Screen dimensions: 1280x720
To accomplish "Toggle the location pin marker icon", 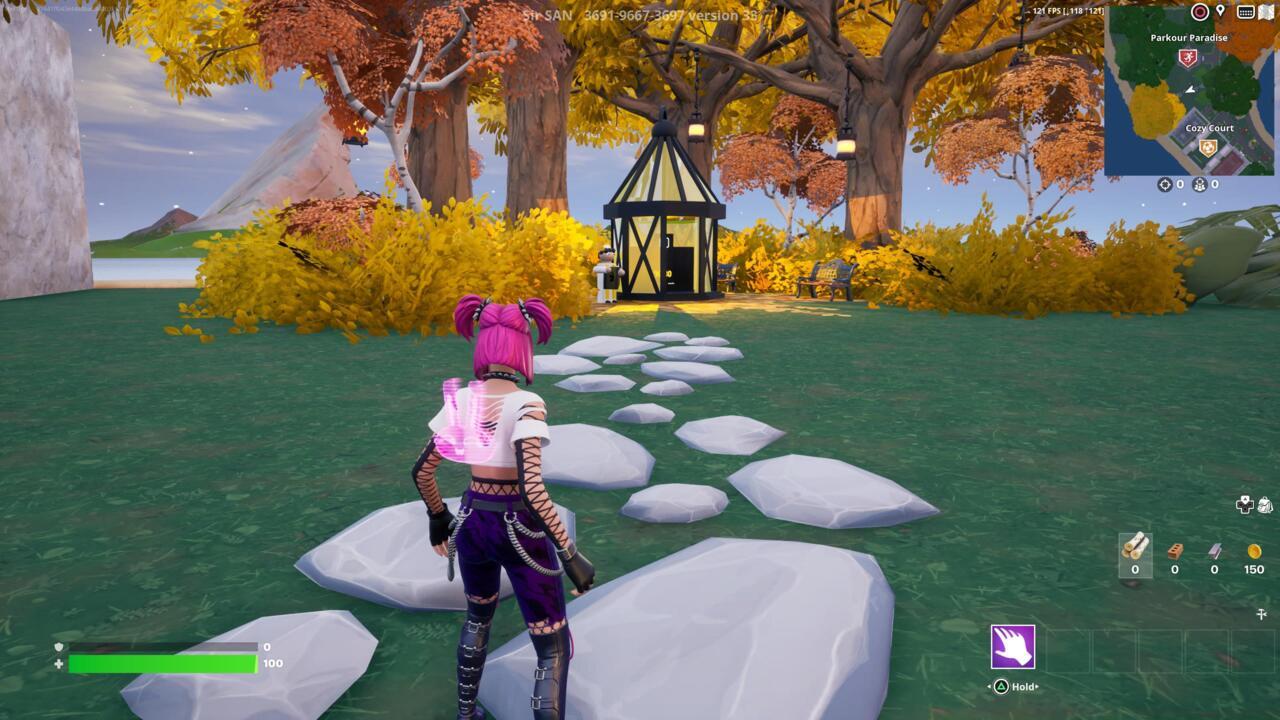I will coord(1222,10).
